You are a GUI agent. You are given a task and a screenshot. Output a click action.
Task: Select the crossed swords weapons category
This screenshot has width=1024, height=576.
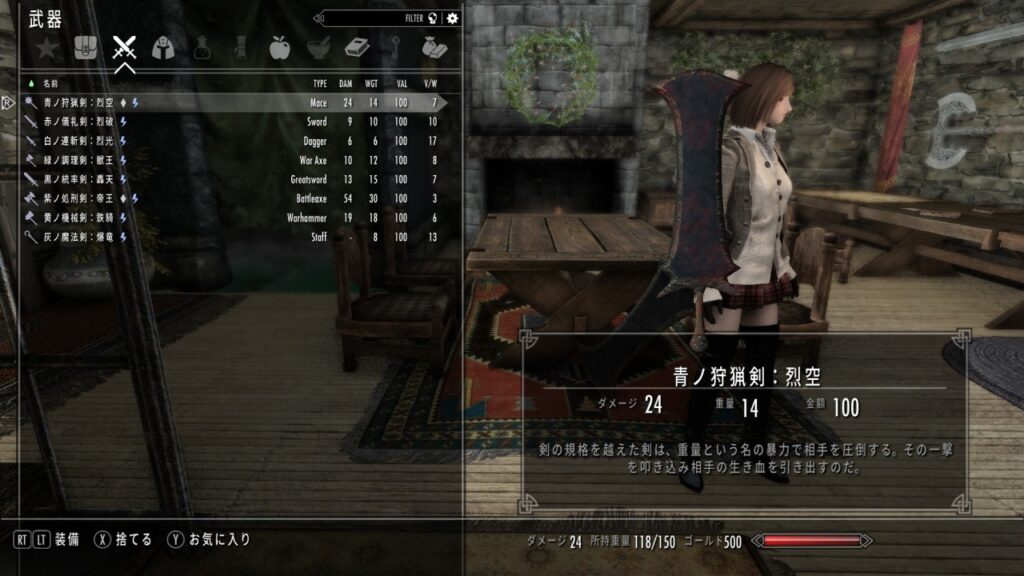(124, 47)
